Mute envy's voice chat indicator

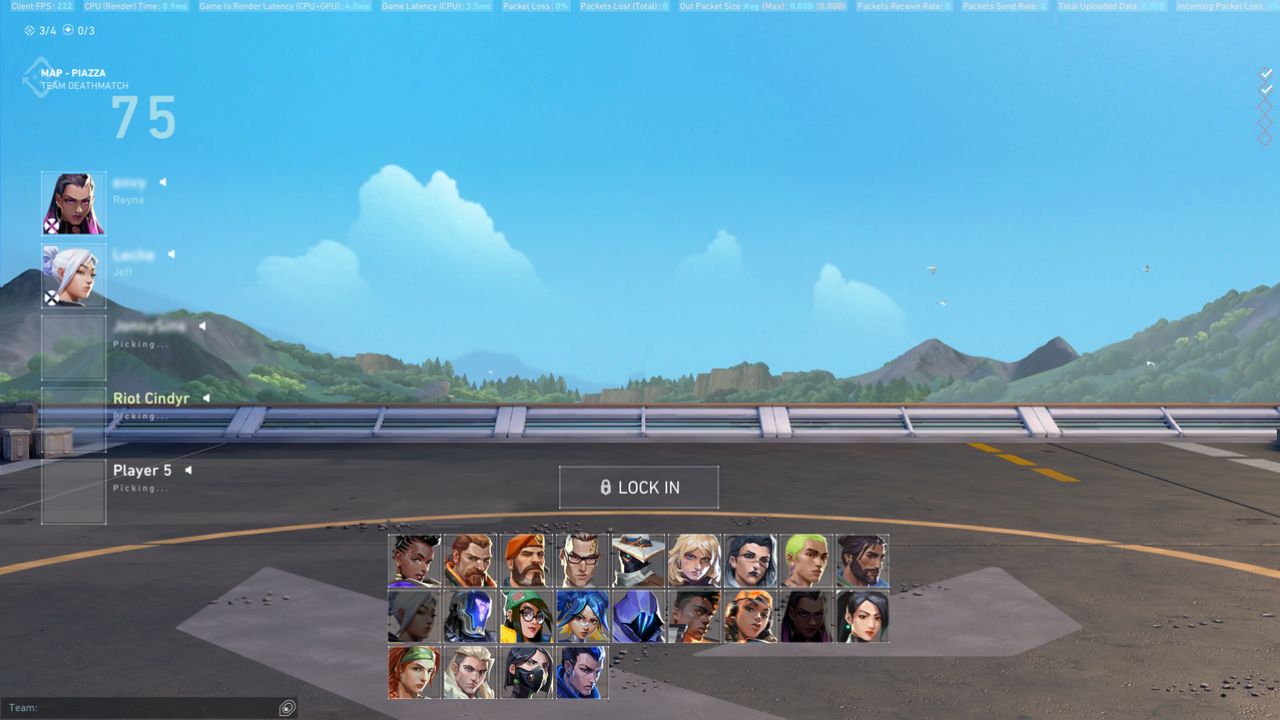pos(161,182)
